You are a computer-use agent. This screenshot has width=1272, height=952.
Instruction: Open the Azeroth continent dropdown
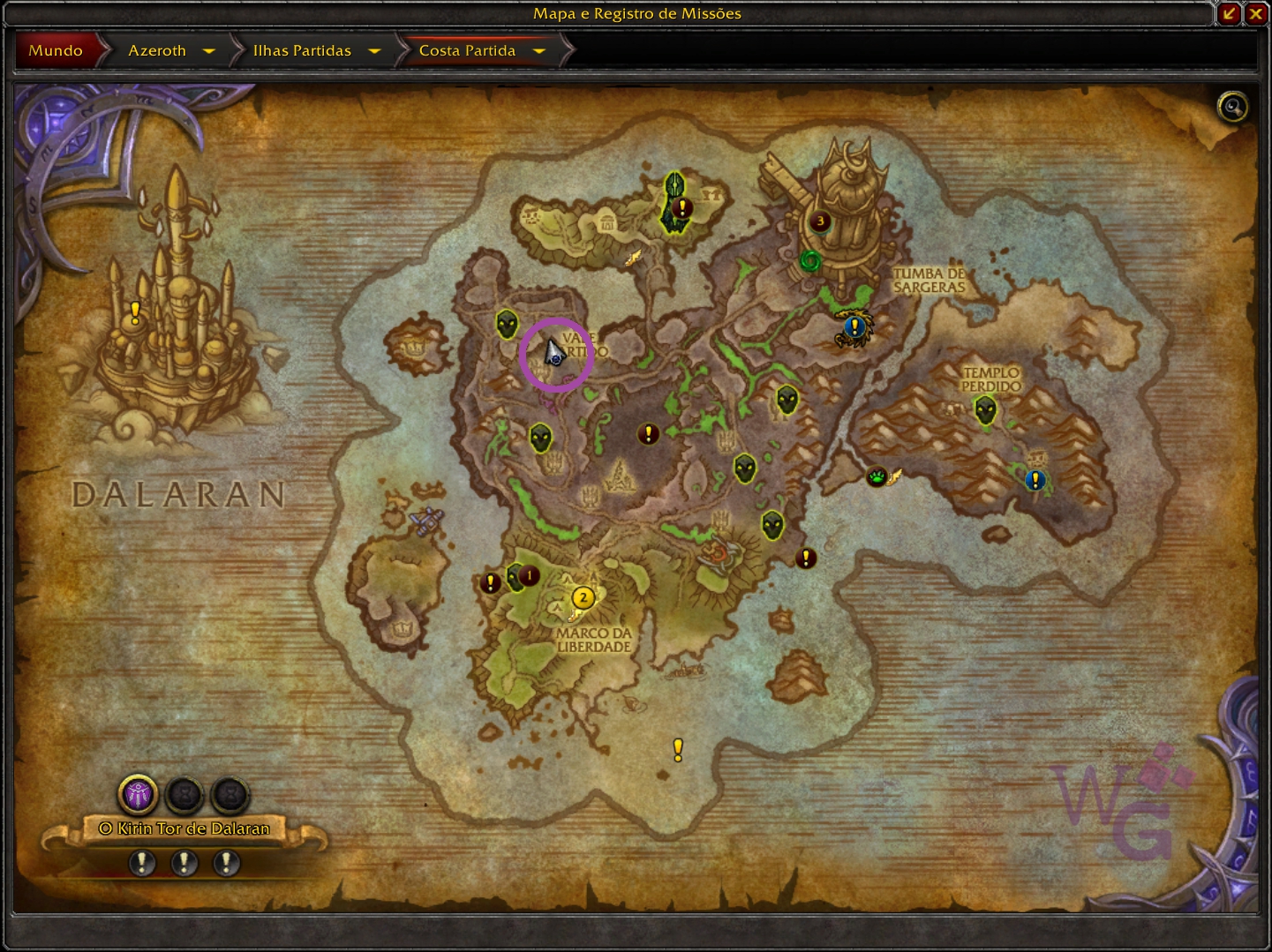[x=208, y=51]
